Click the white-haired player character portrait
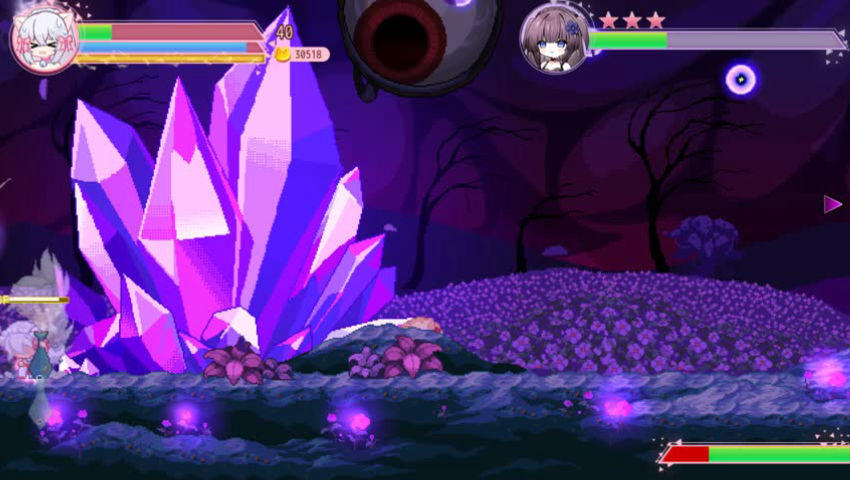The width and height of the screenshot is (850, 480). pos(44,39)
